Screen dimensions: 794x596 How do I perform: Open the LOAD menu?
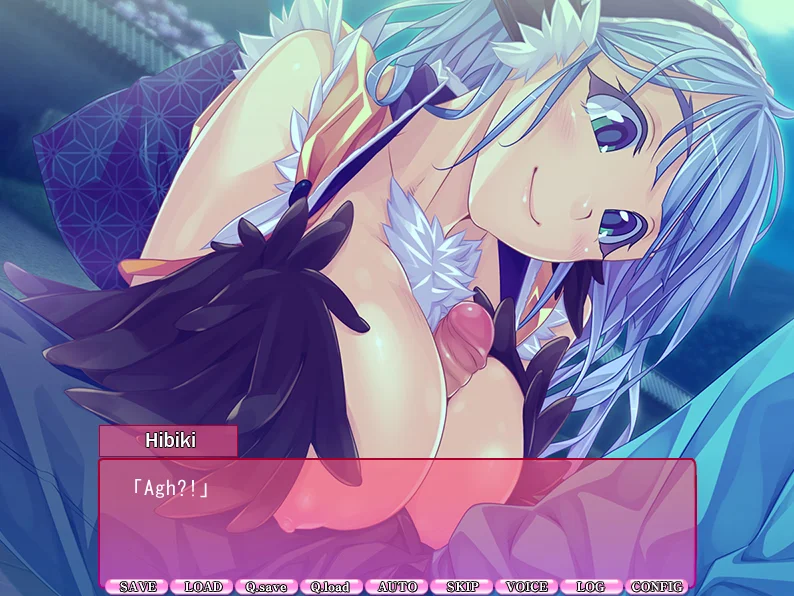tap(203, 587)
